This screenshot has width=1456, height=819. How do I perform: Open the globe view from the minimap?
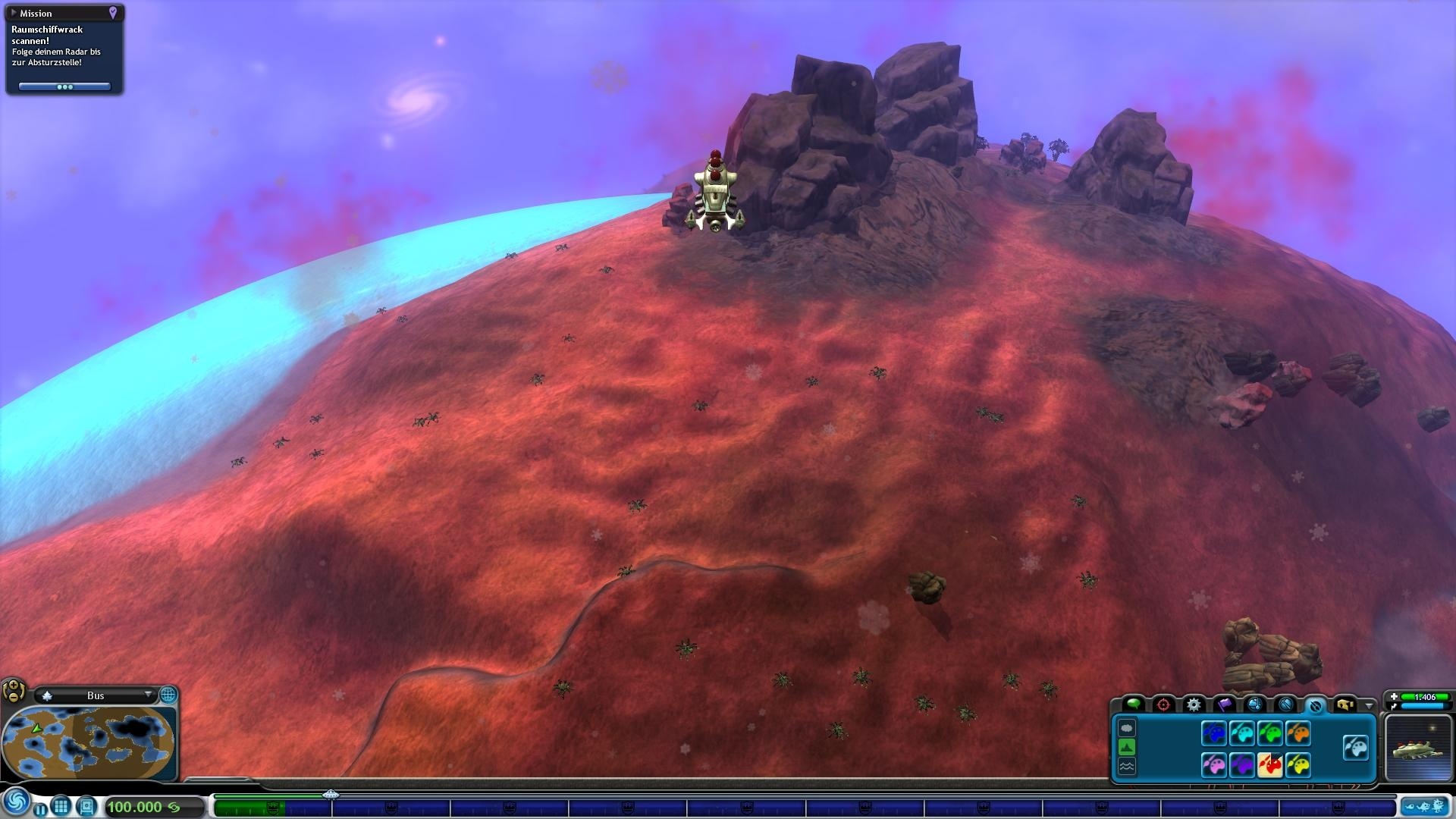168,695
